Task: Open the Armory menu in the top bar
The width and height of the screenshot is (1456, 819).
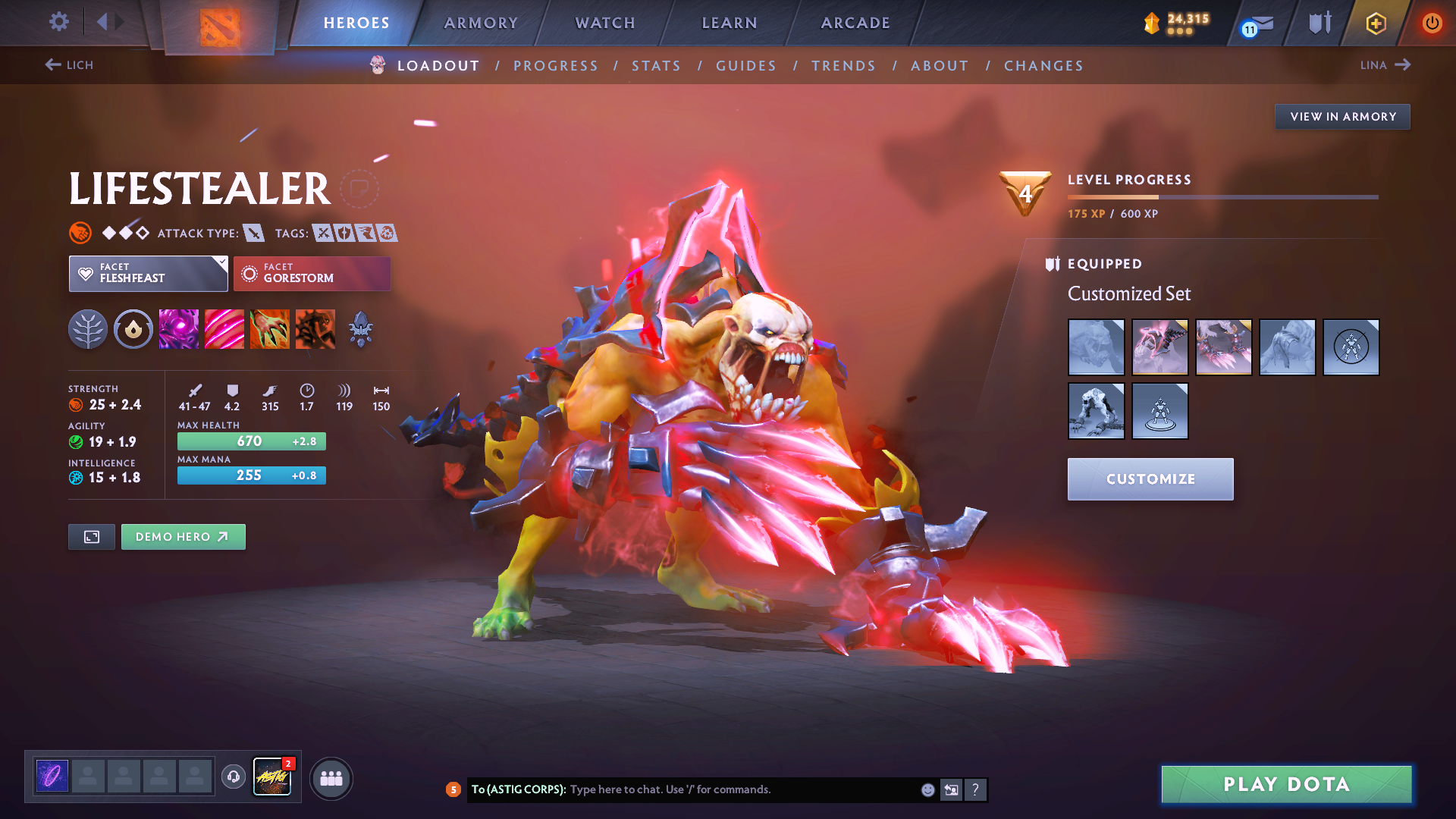Action: tap(482, 23)
